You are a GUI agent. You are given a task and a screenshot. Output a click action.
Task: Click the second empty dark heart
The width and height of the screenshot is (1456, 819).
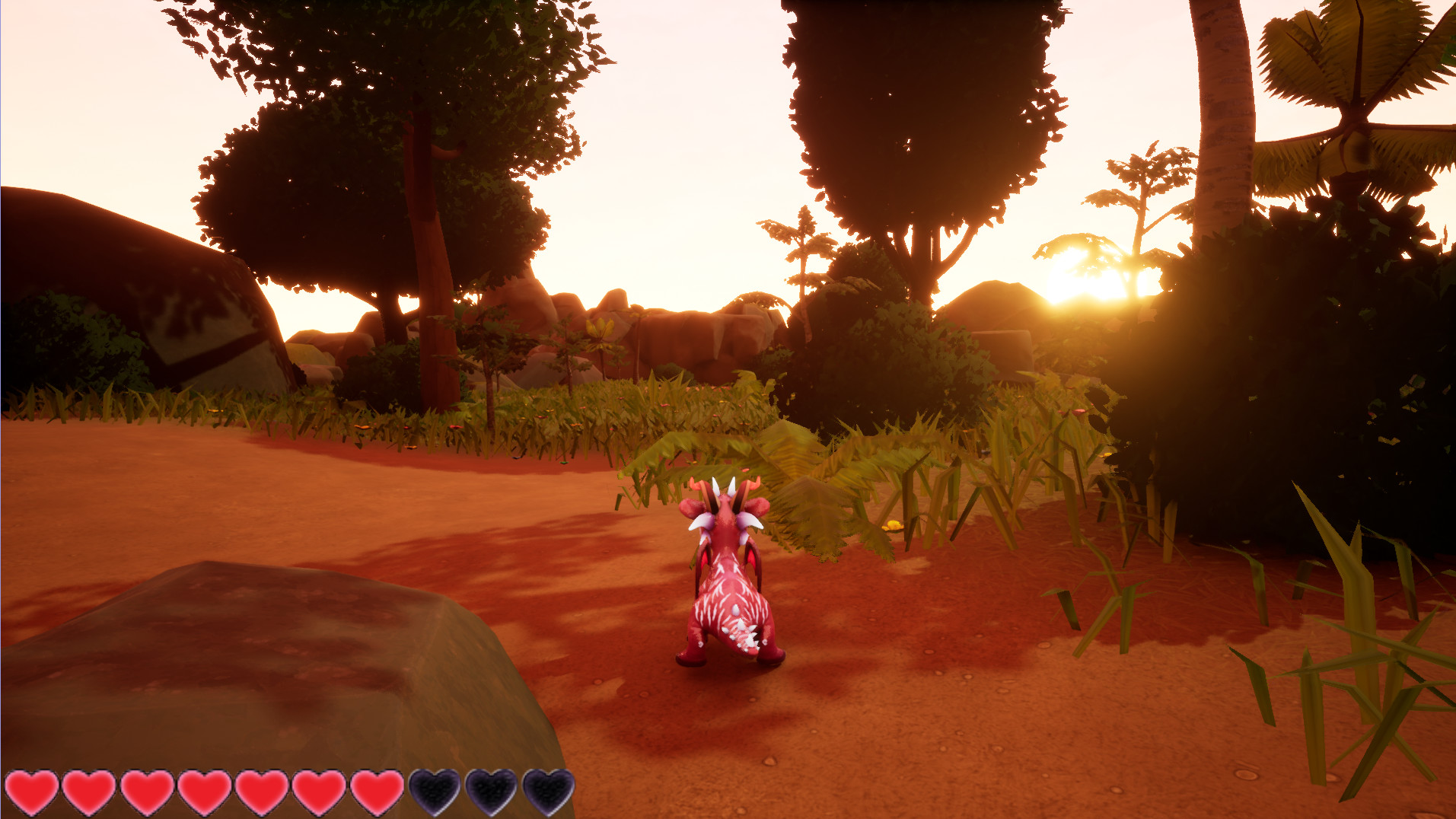(x=493, y=792)
